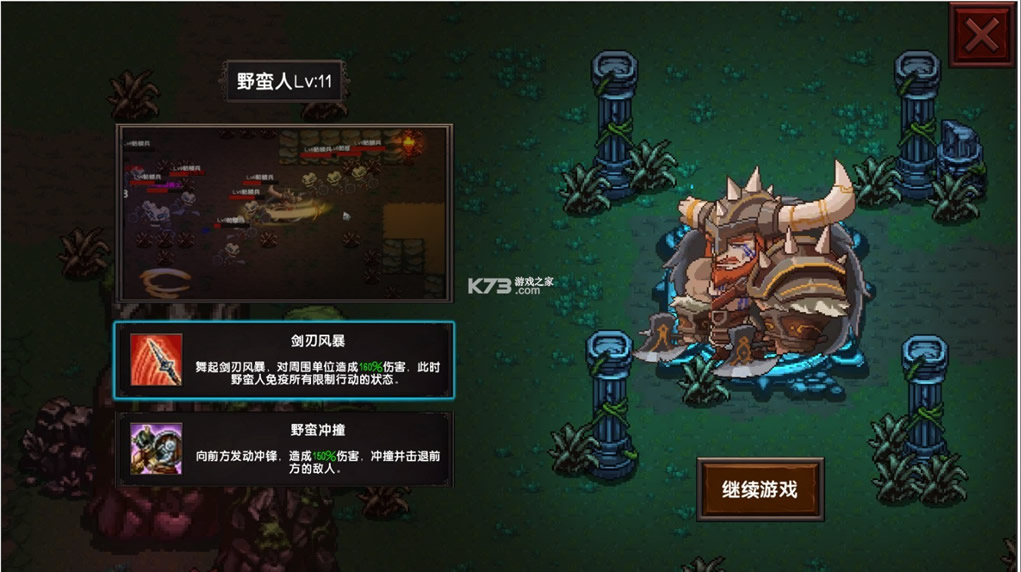Select the 剑刃风暴 blade storm skill
This screenshot has width=1021, height=572.
[284, 361]
